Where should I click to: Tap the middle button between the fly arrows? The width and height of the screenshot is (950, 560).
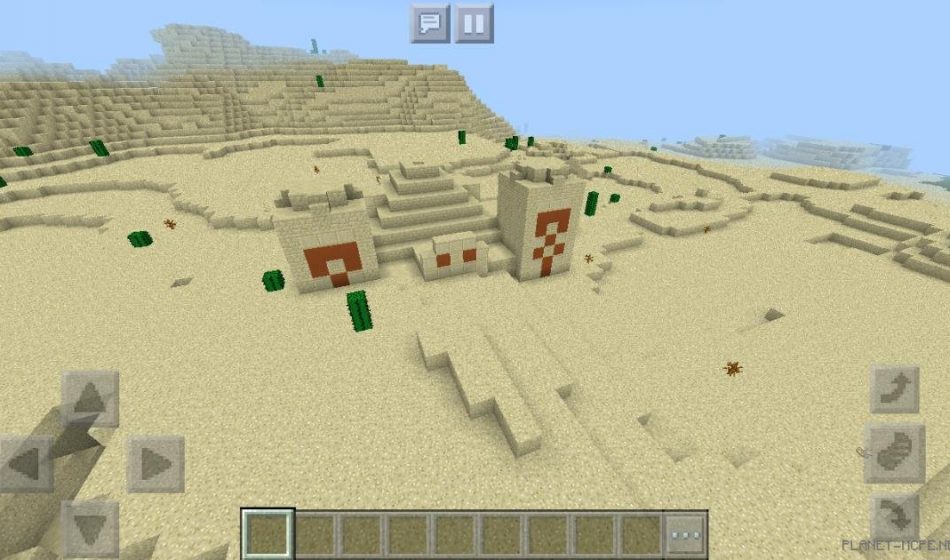894,453
